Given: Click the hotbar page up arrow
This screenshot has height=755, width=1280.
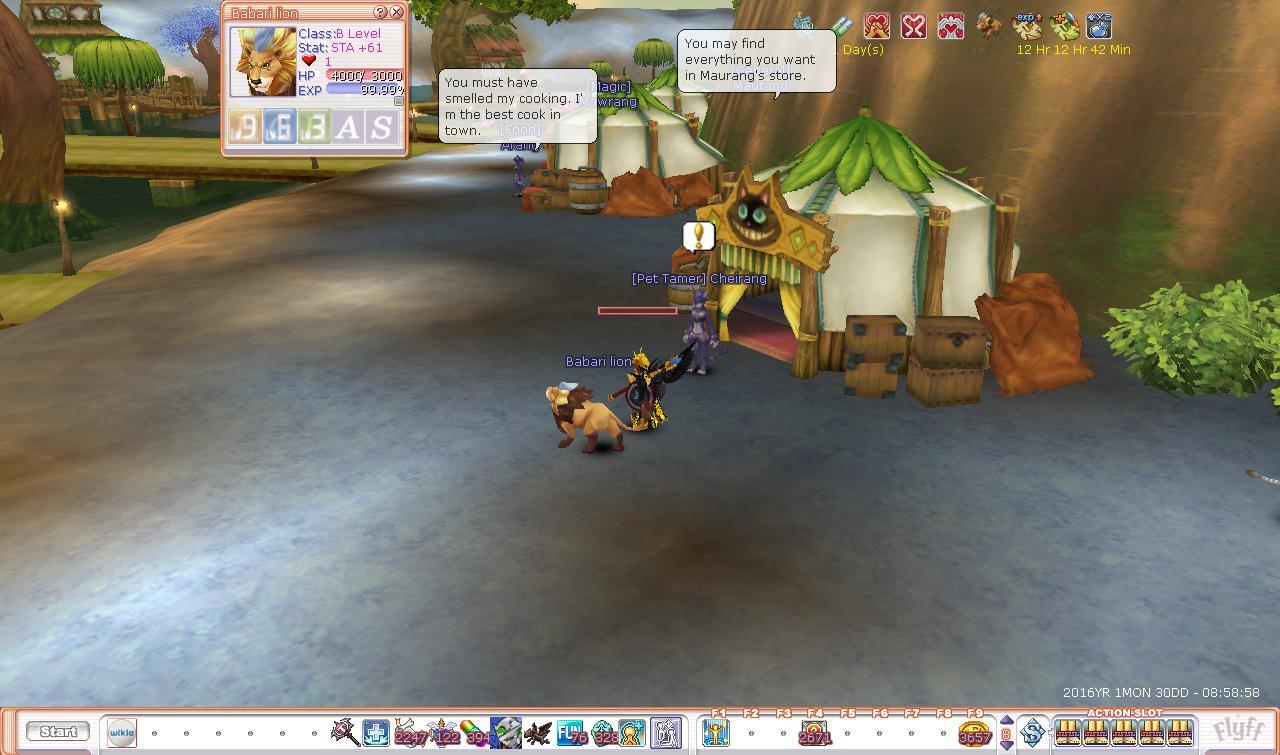Looking at the screenshot, I should pos(1006,721).
